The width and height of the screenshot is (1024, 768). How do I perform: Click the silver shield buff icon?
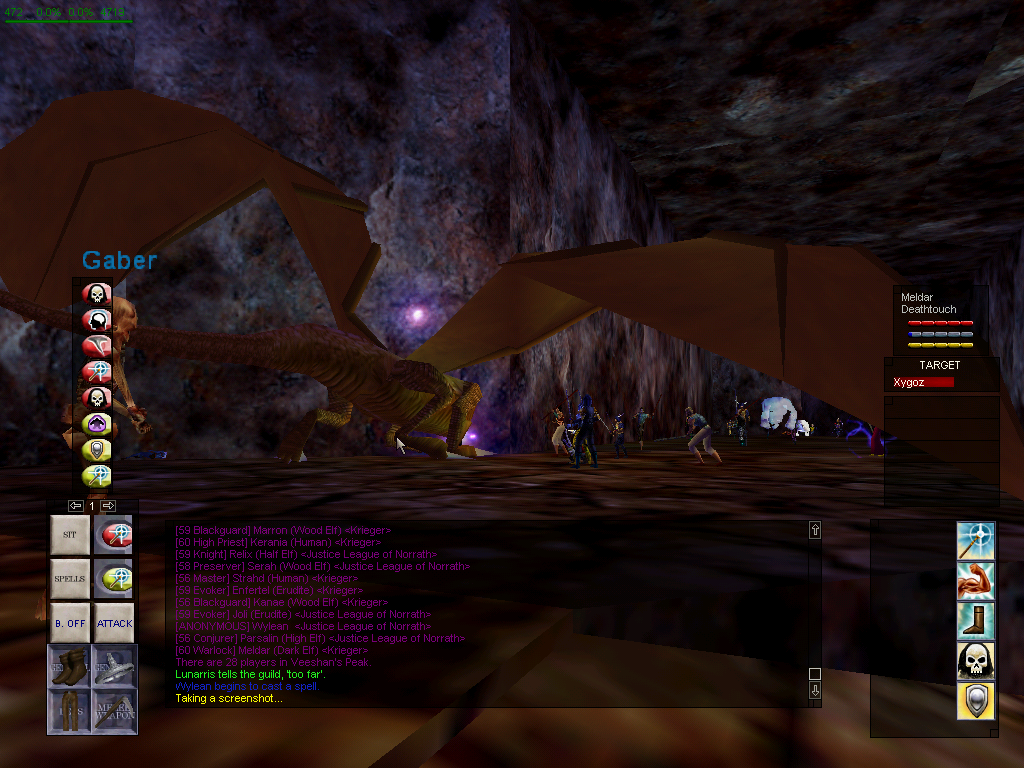[975, 701]
